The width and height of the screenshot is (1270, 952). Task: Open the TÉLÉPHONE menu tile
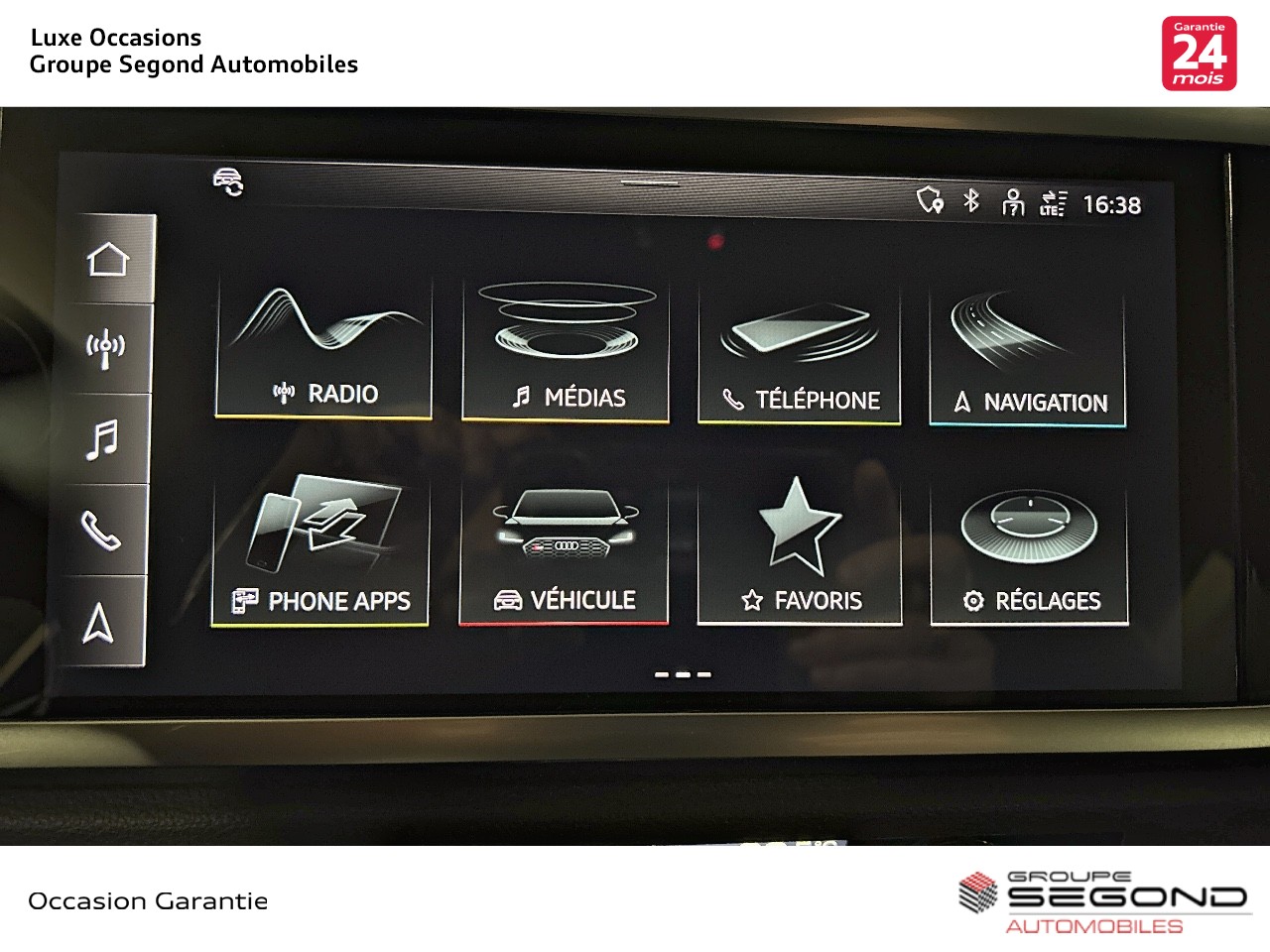pyautogui.click(x=800, y=356)
